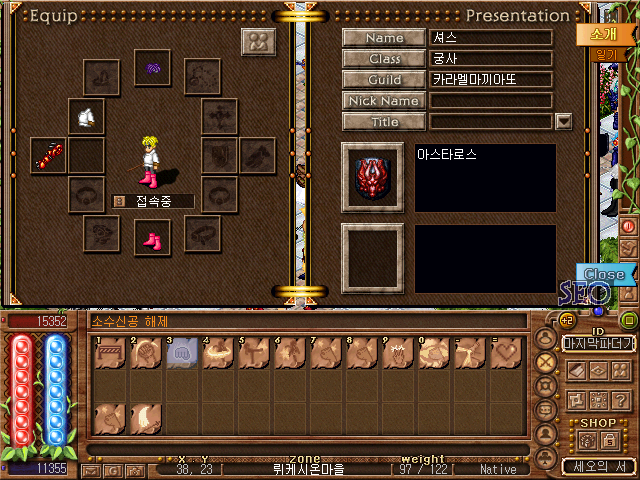Select the red weapon equipment slot
The width and height of the screenshot is (640, 480).
tap(48, 155)
